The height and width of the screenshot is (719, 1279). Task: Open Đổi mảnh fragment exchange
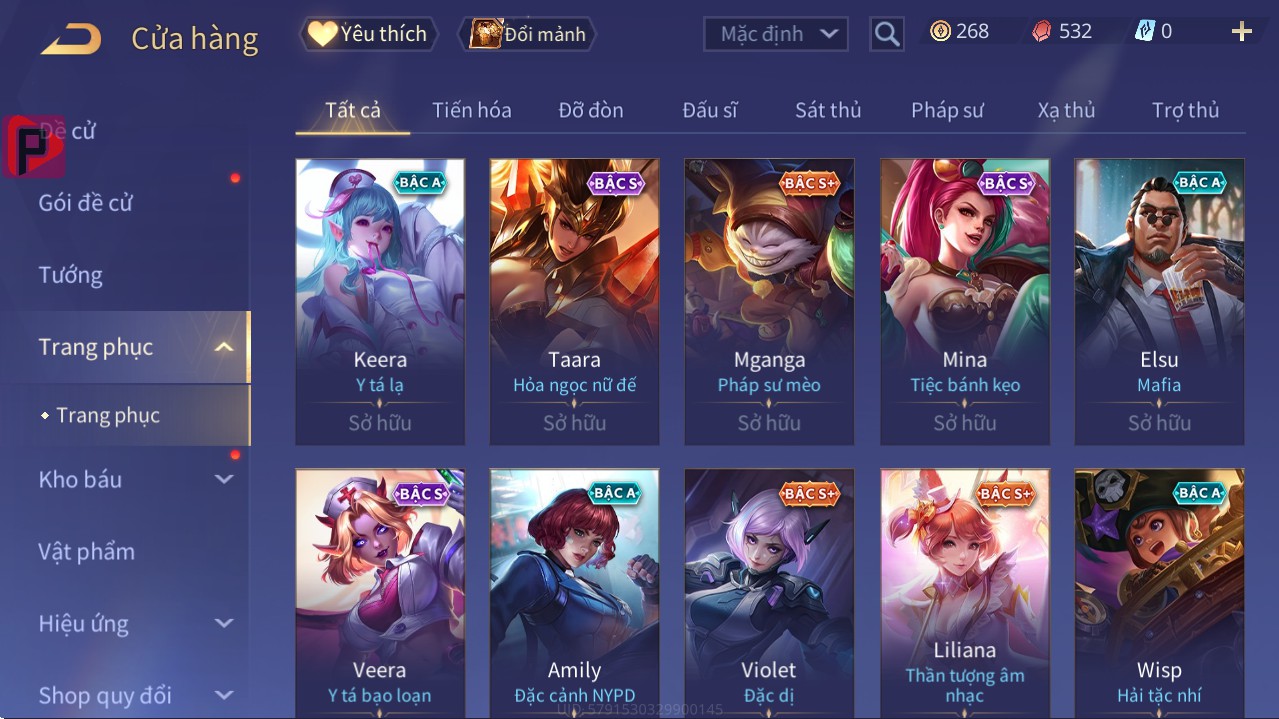coord(528,34)
